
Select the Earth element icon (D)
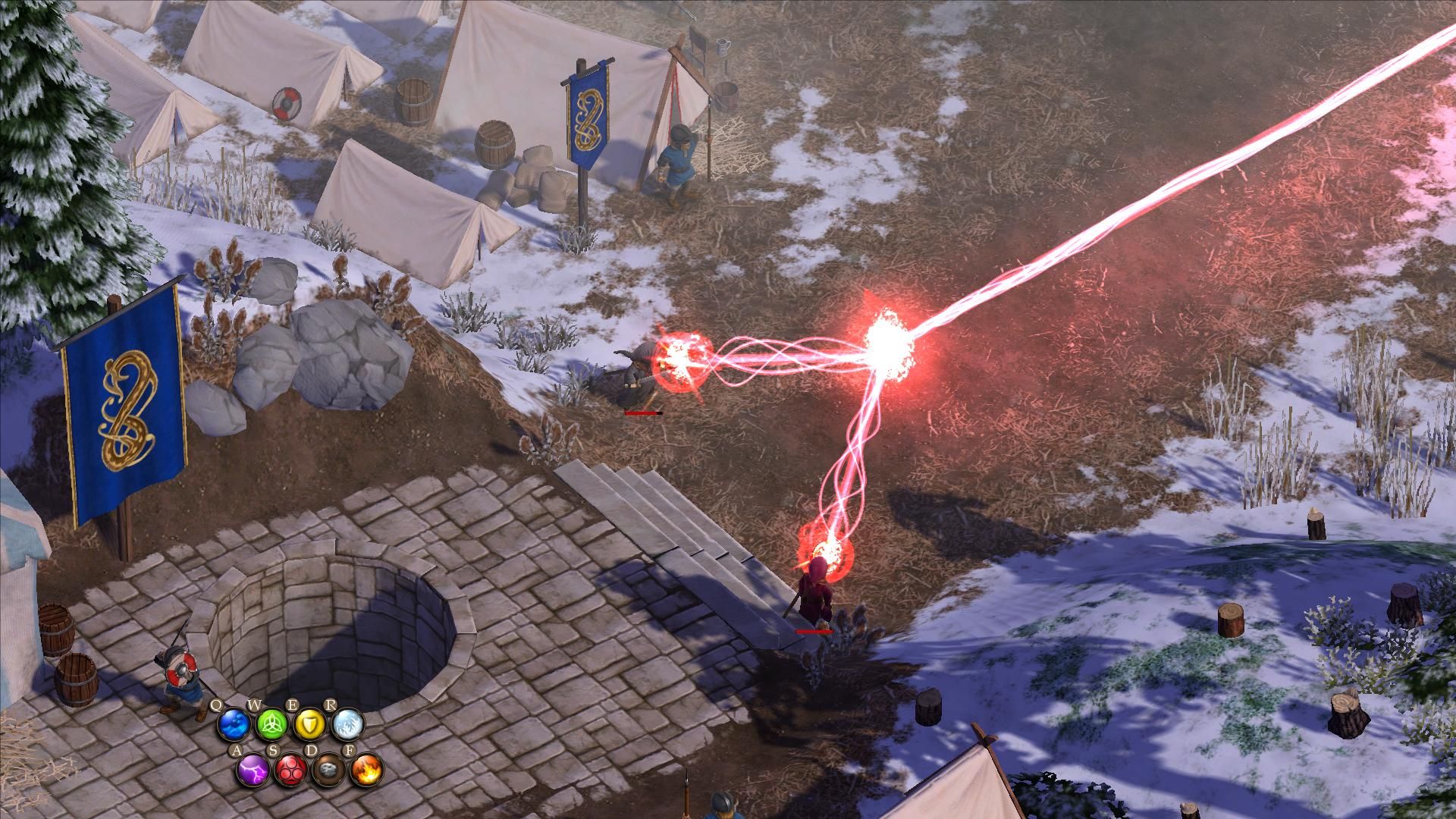pyautogui.click(x=331, y=770)
